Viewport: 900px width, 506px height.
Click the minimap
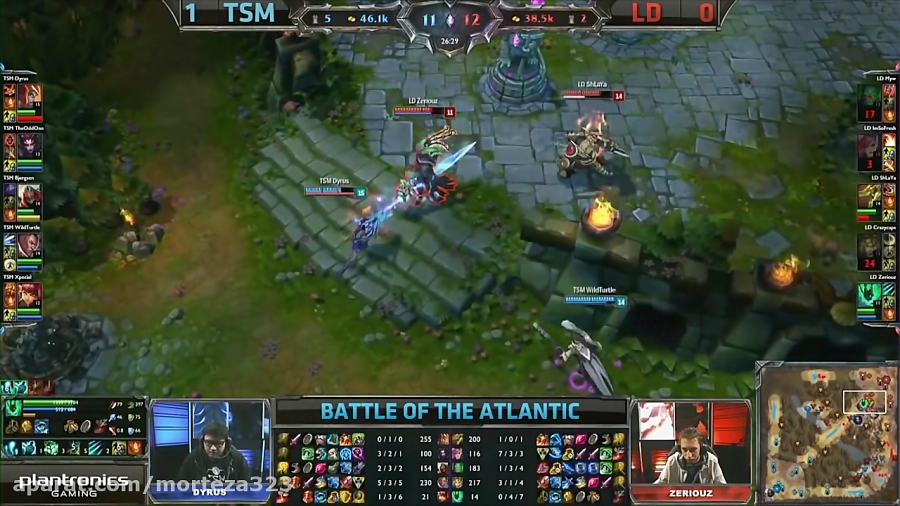pyautogui.click(x=825, y=431)
